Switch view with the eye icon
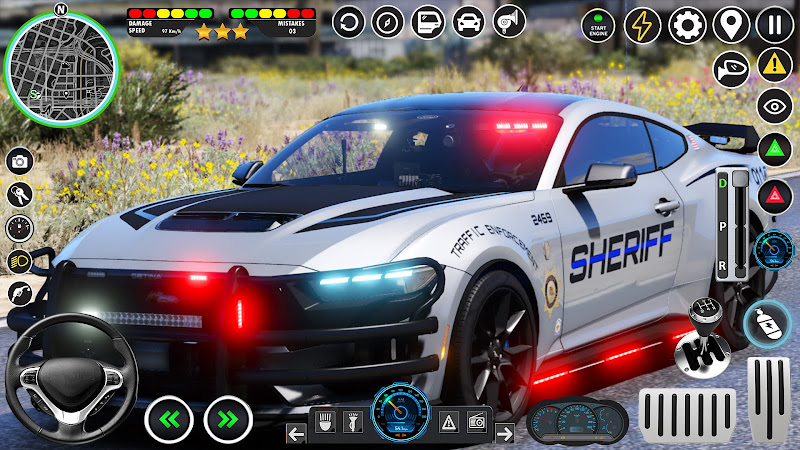Image resolution: width=800 pixels, height=450 pixels. pos(774,106)
